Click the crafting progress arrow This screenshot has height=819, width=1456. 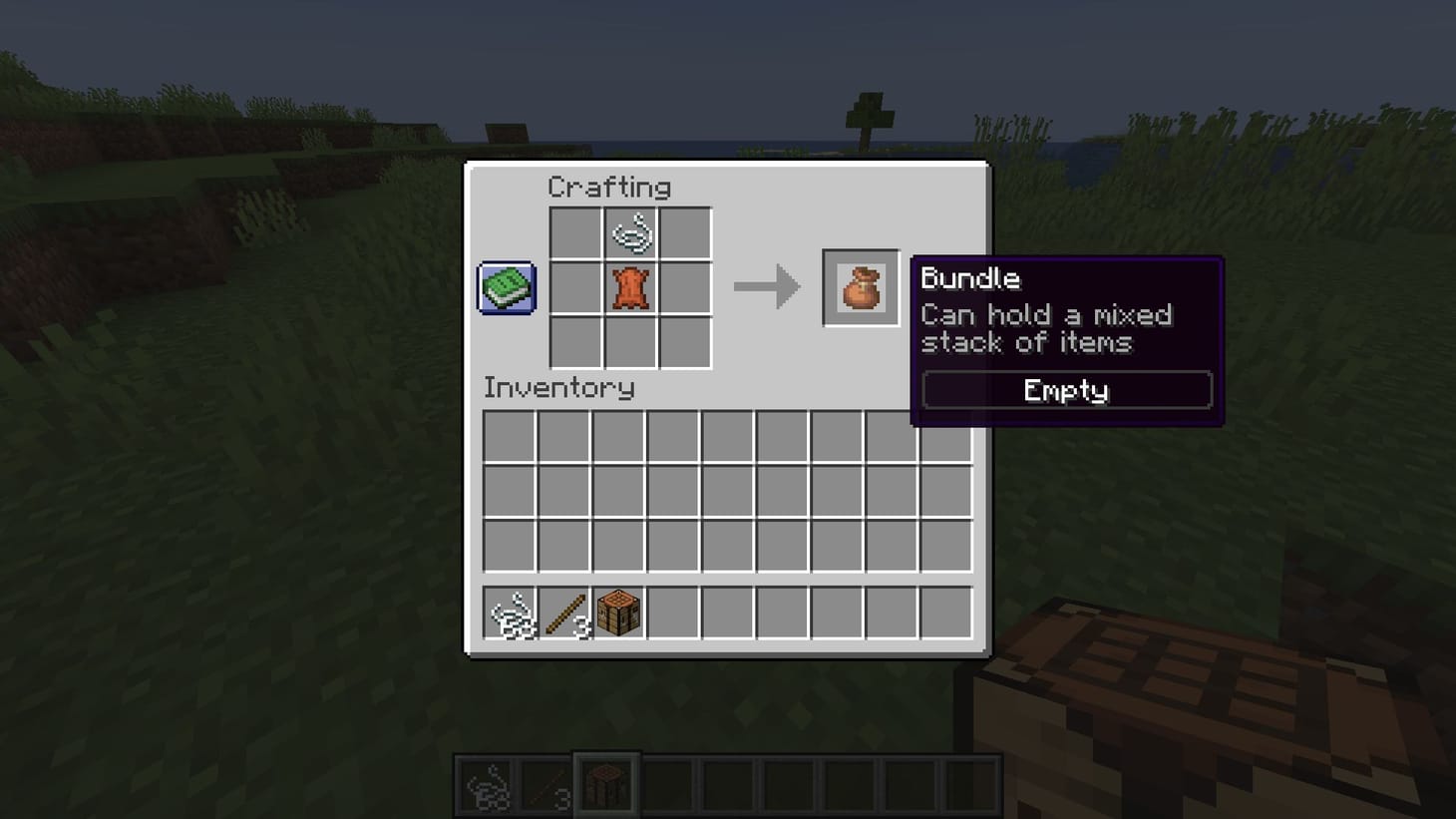point(768,288)
